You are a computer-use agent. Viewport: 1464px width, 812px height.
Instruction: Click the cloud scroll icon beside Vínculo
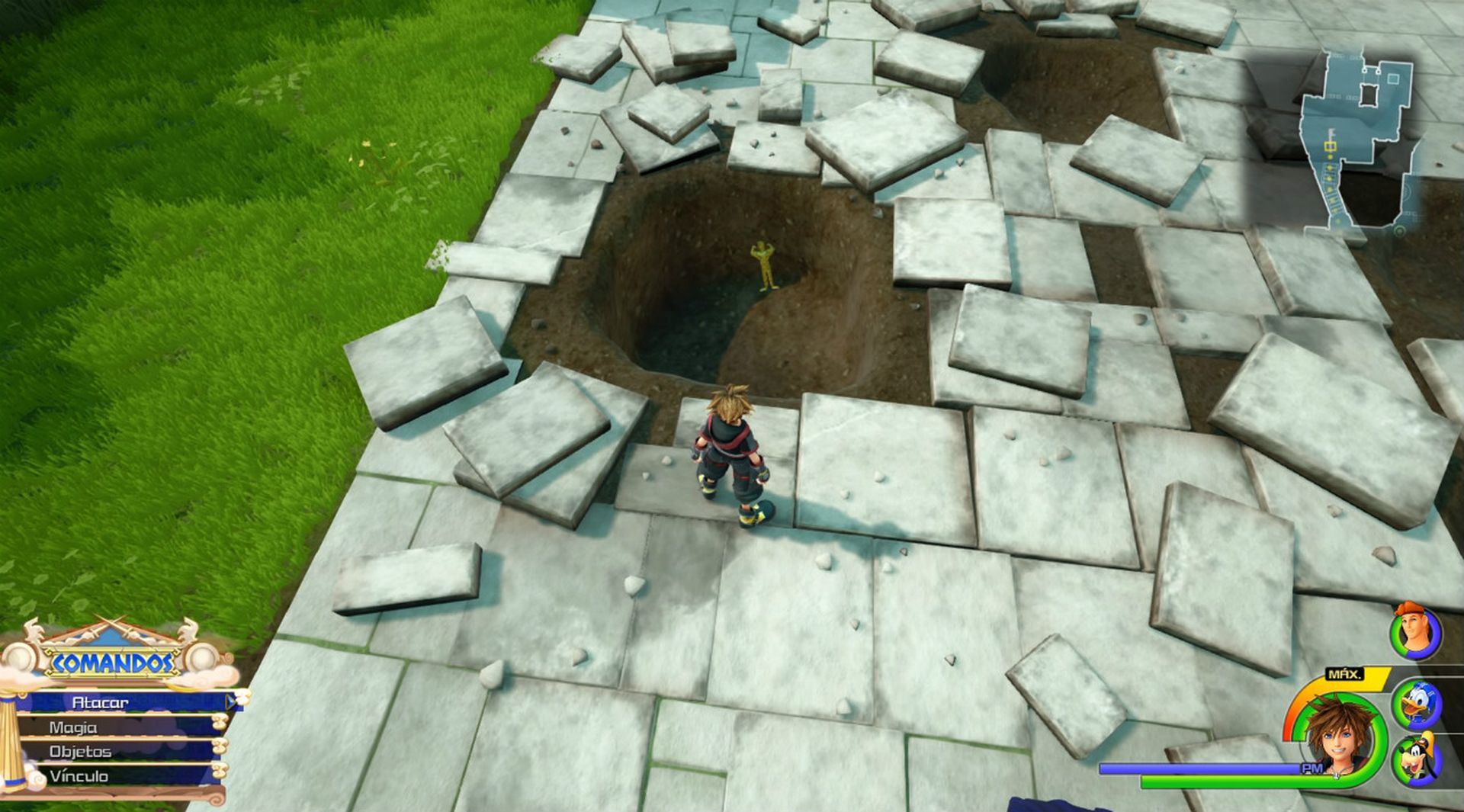coord(220,771)
